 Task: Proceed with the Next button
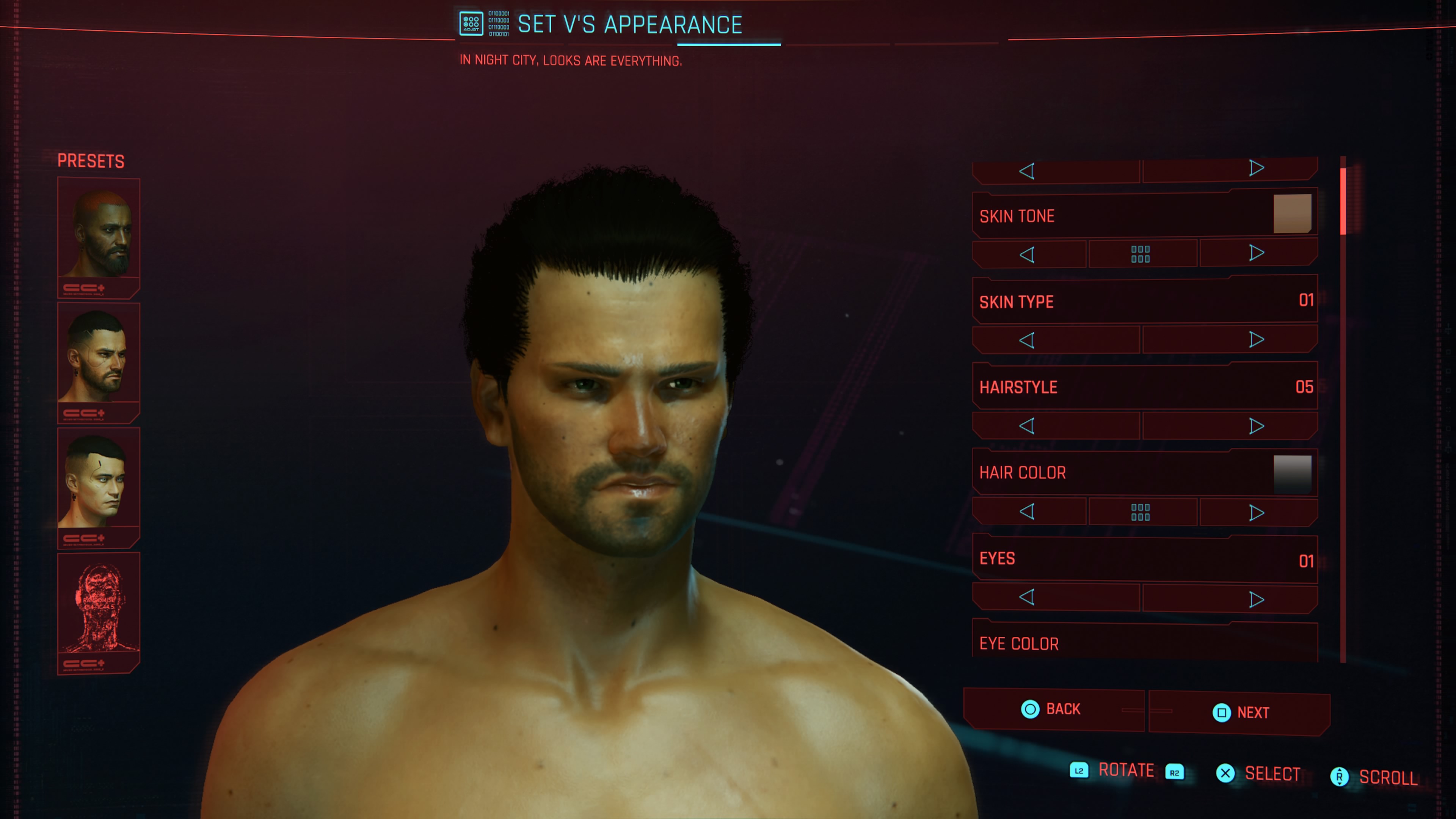tap(1241, 713)
